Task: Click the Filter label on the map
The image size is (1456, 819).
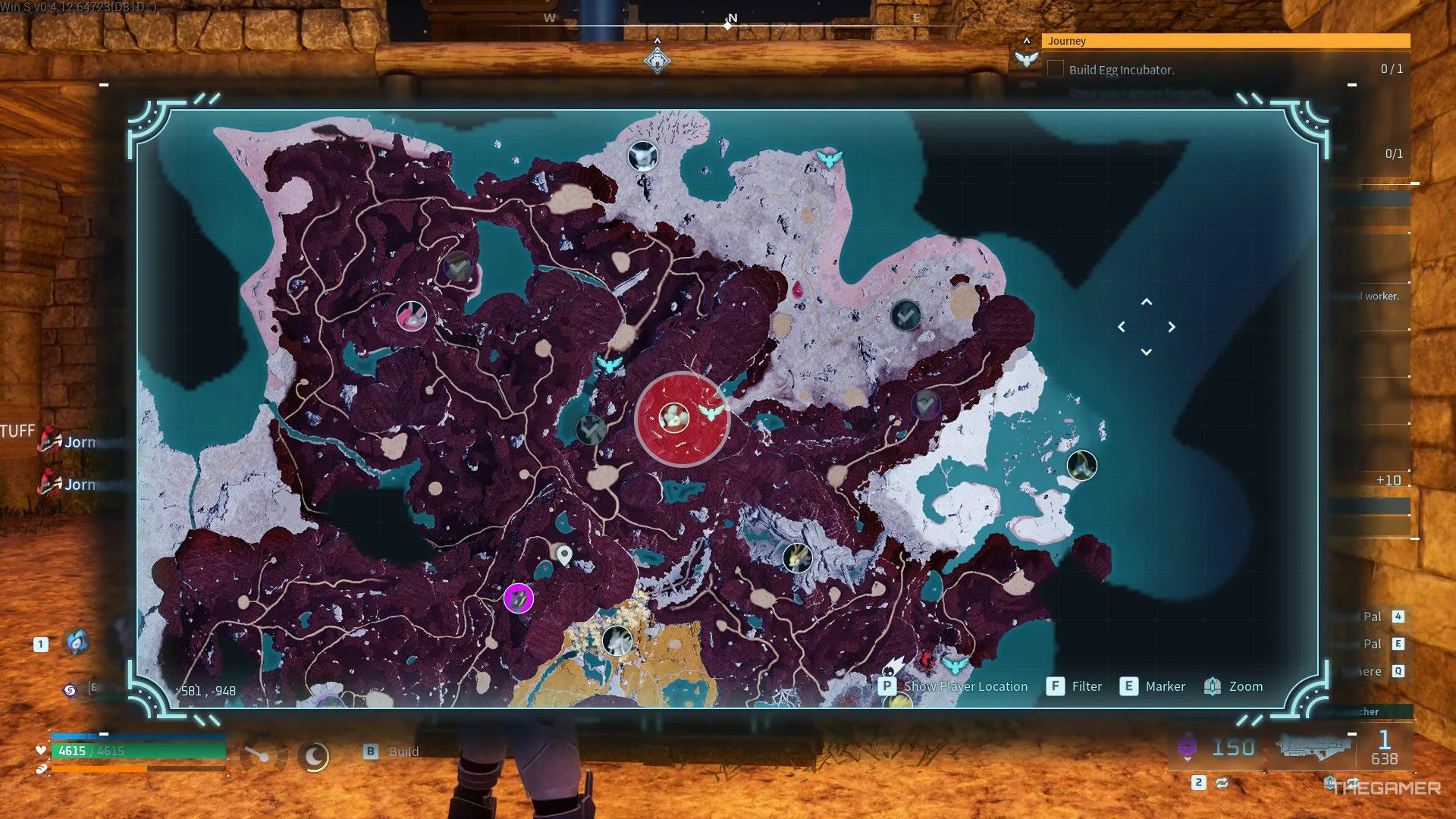Action: click(1087, 686)
